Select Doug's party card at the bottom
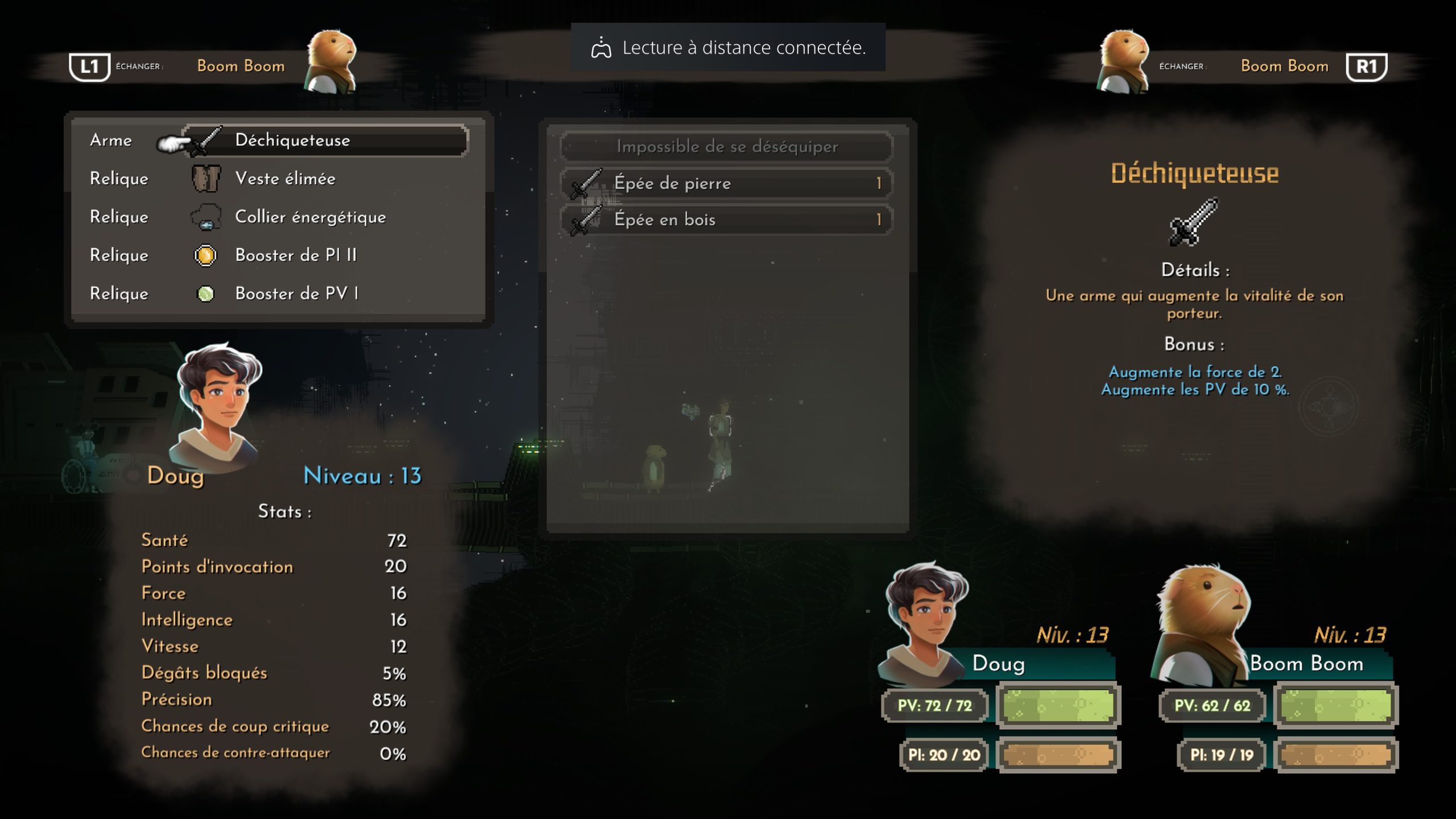Screen dimensions: 1456x819 click(x=999, y=671)
